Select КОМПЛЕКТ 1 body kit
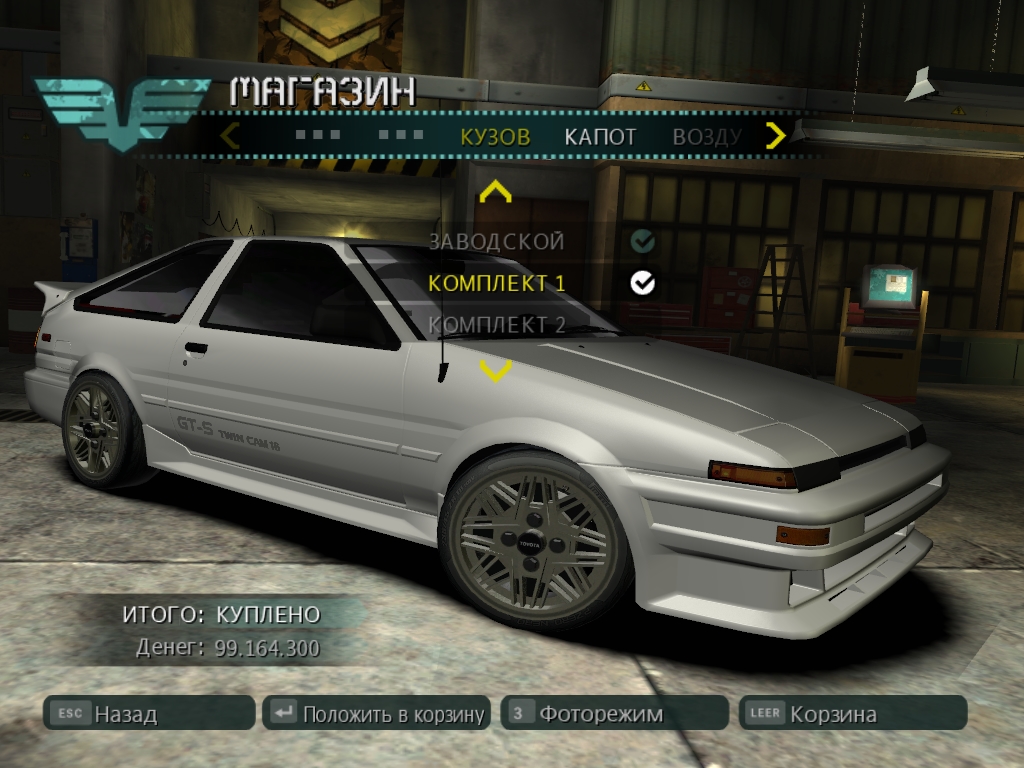Viewport: 1024px width, 768px height. point(496,283)
